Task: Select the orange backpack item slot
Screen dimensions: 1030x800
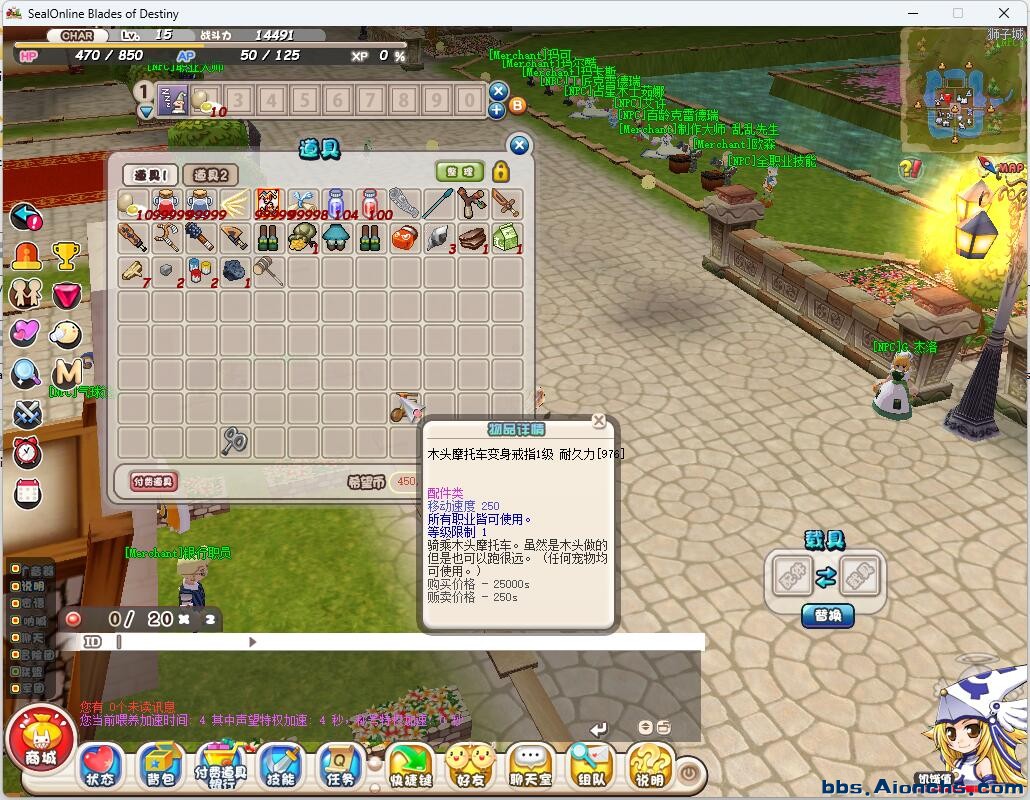Action: 404,238
